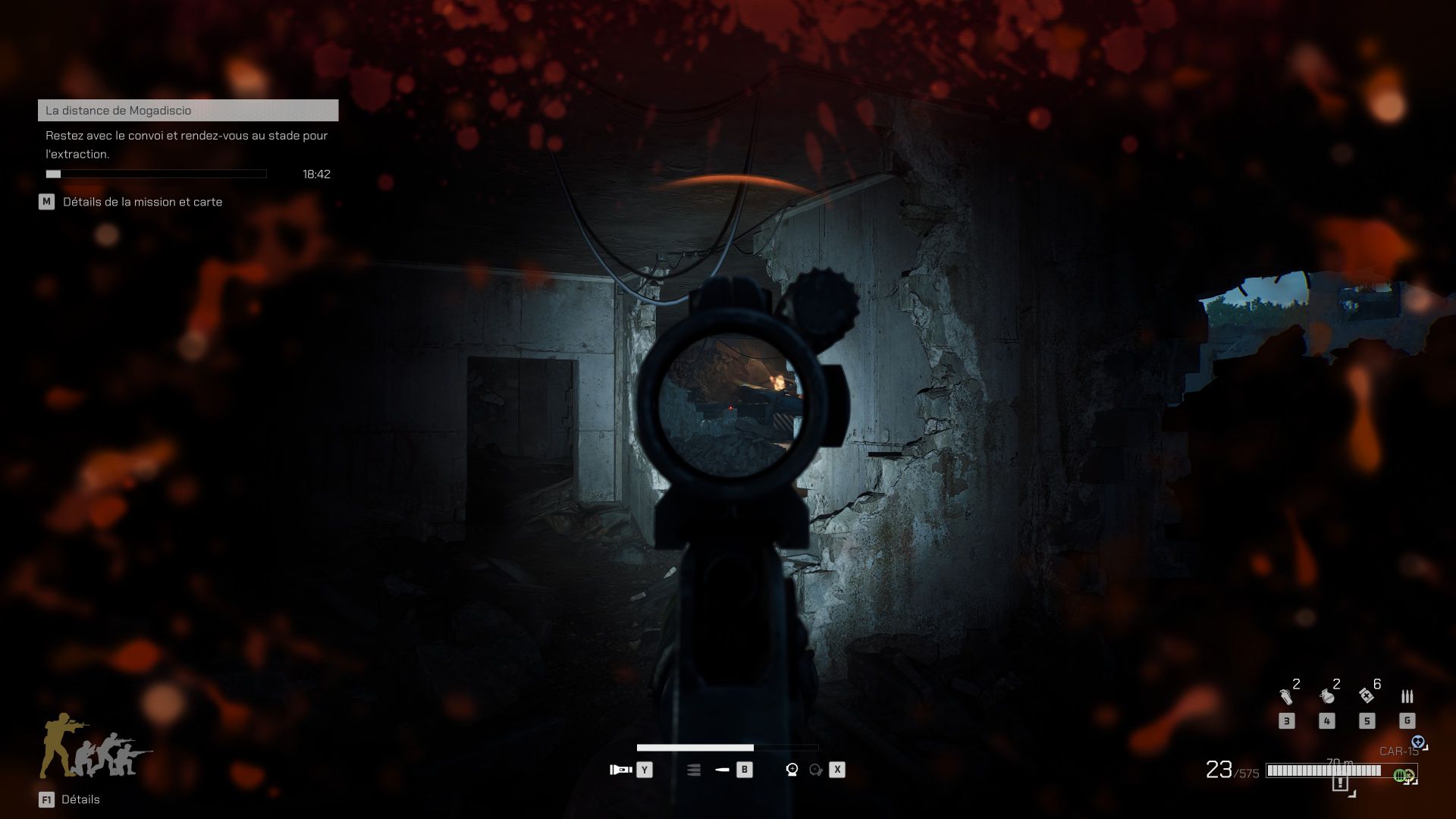Select the flashbang grenade slot
Viewport: 1456px width, 819px height.
1286,696
